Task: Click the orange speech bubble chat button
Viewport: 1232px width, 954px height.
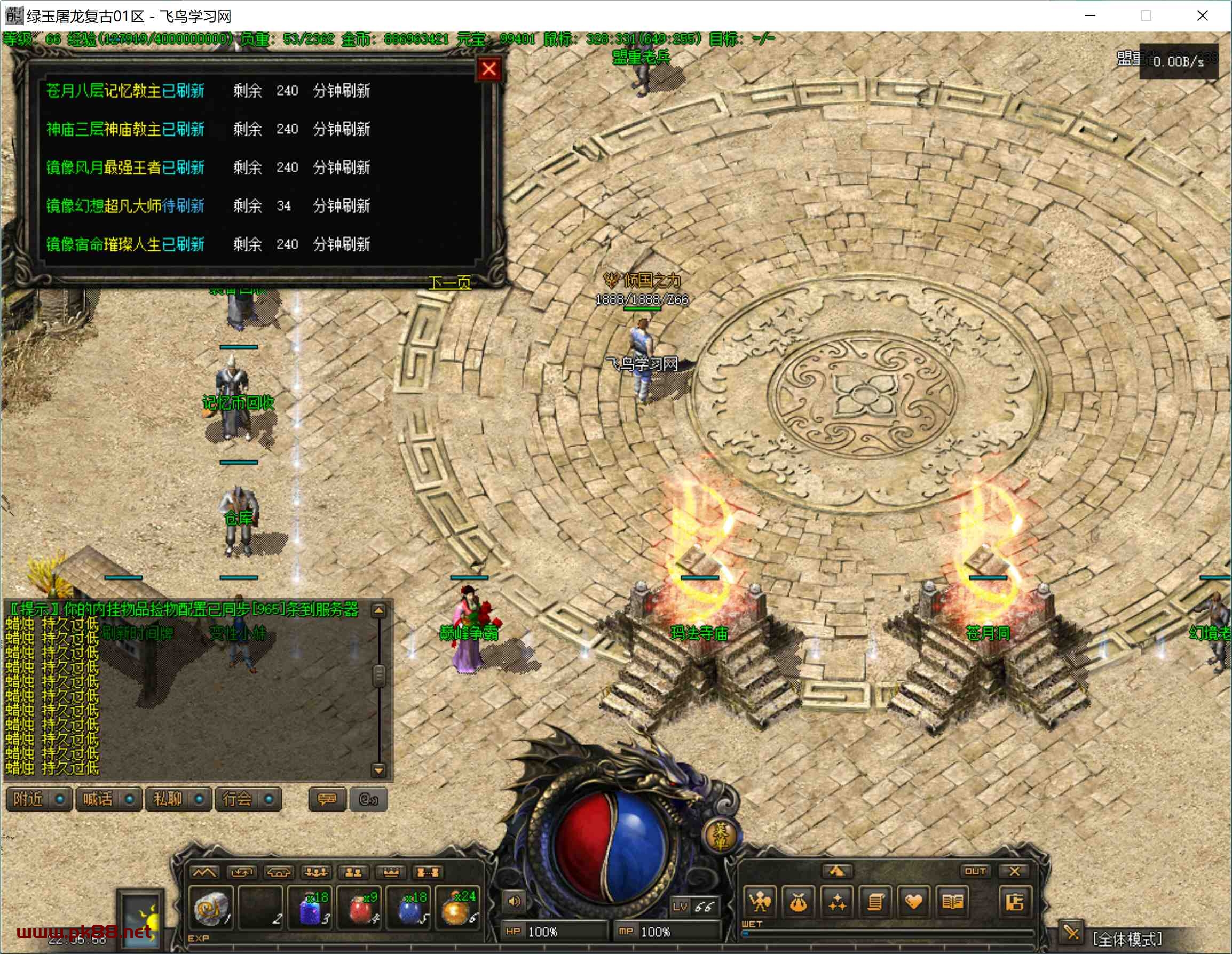Action: pos(327,799)
